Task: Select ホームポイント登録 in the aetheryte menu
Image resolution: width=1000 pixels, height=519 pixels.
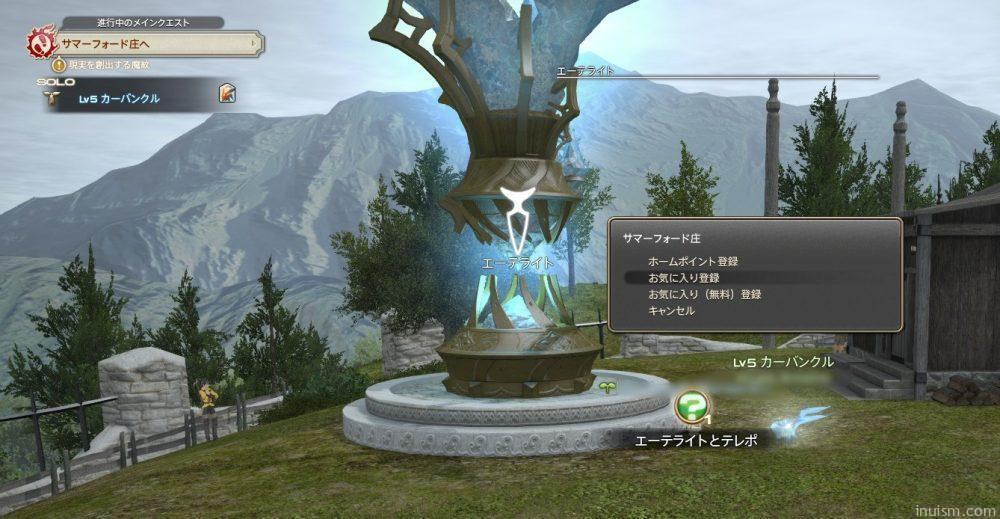Action: [693, 261]
